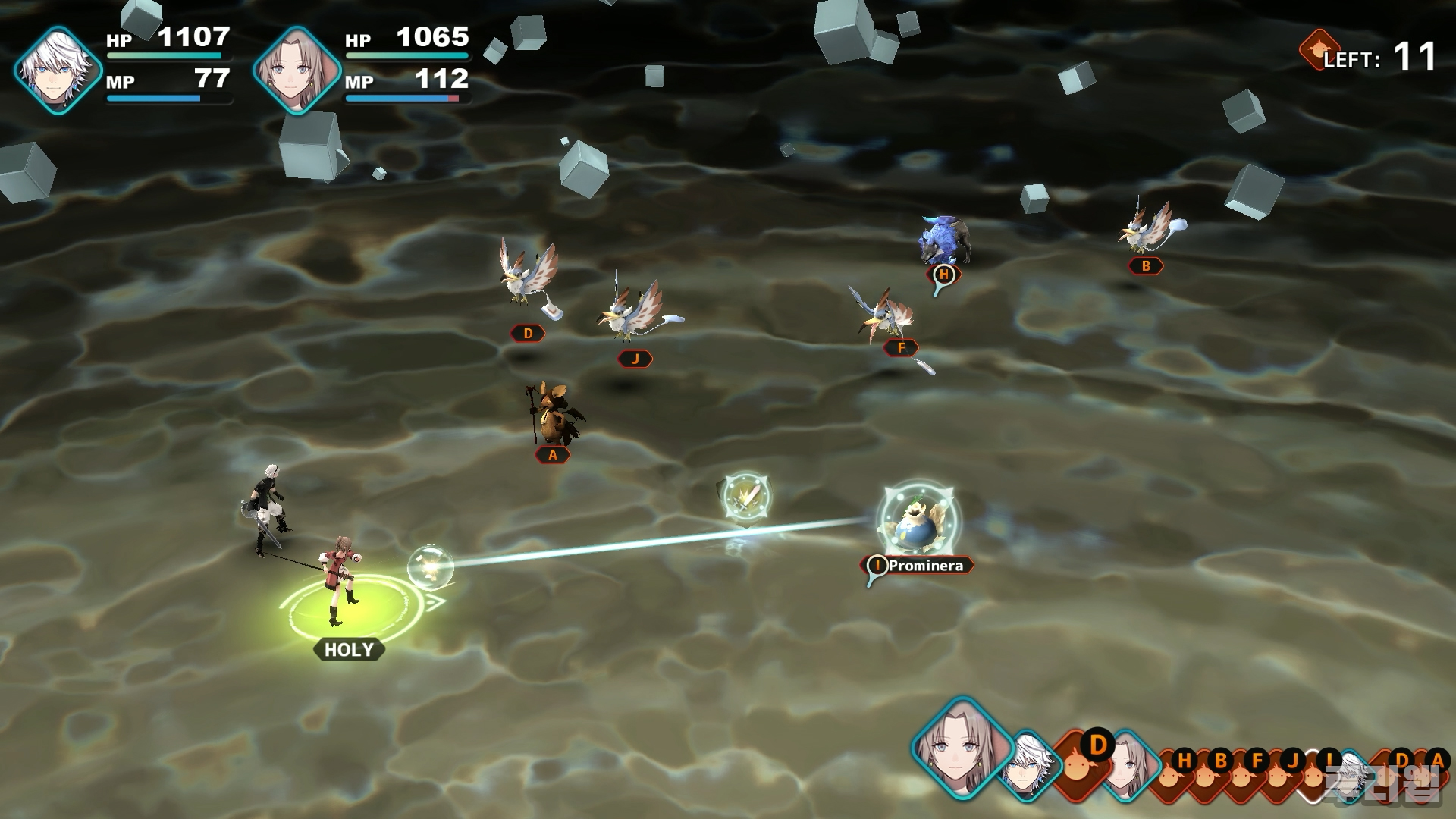Screen dimensions: 1456x819
Task: Target enemy marker F
Action: (901, 347)
